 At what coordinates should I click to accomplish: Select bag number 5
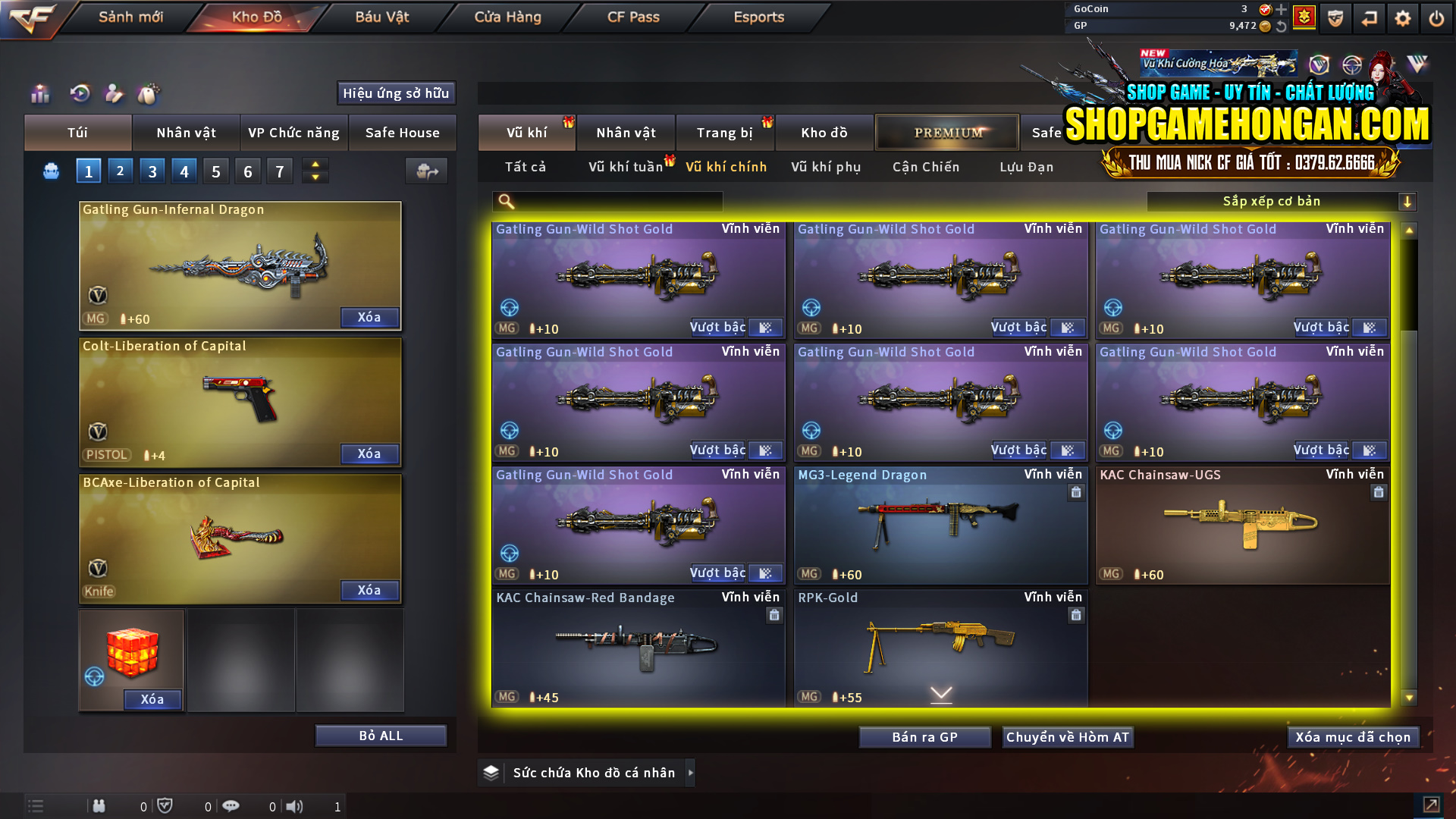click(215, 171)
